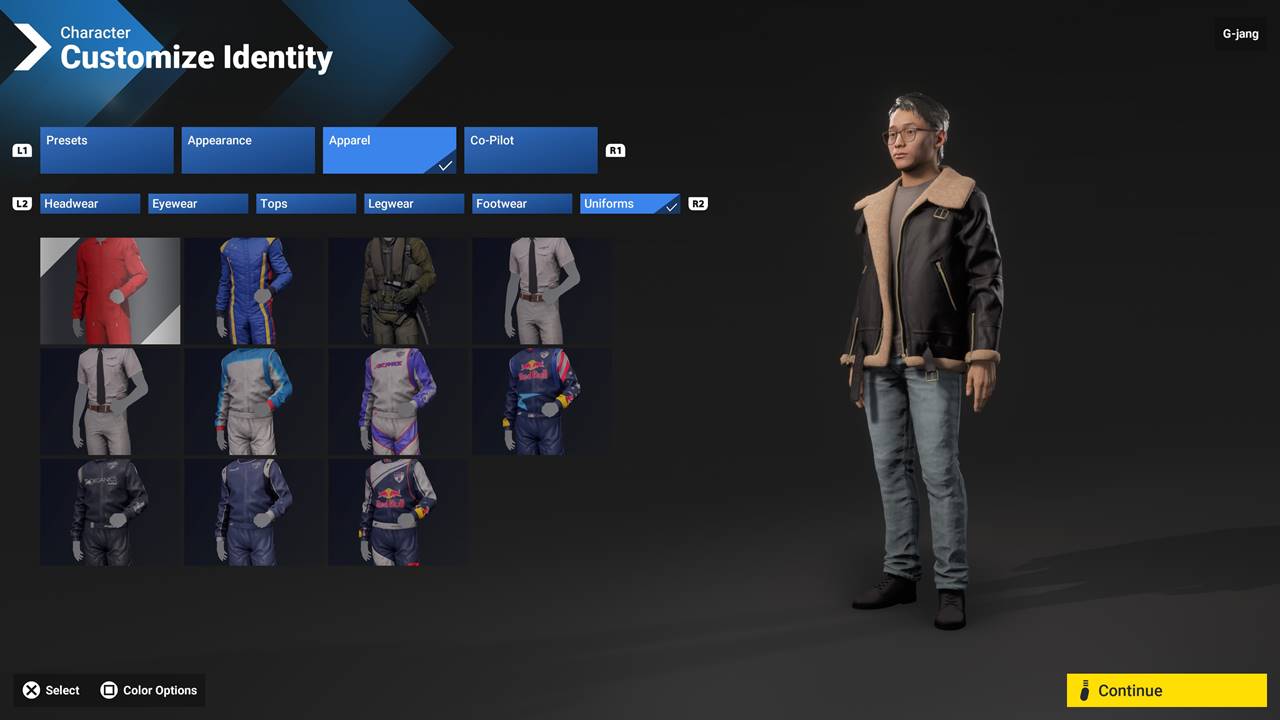Select the blue suit with yellow stripes
Screen dimensions: 1280x720
pos(254,291)
